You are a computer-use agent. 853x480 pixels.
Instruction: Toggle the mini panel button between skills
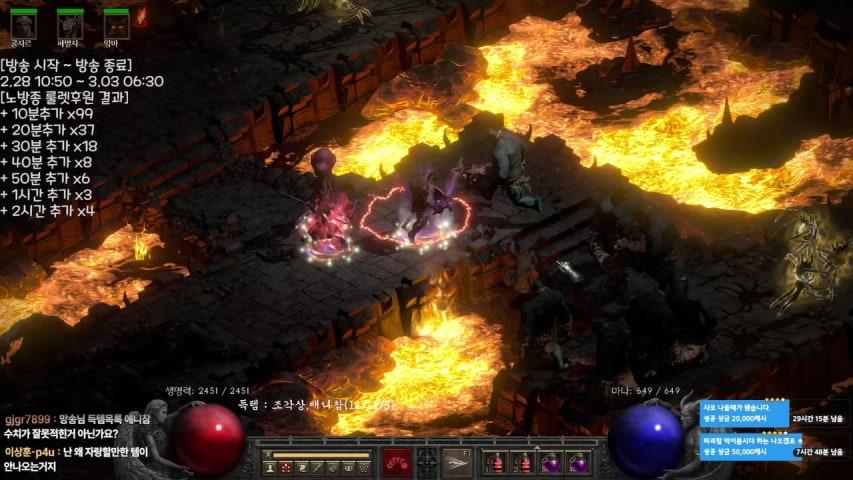427,461
